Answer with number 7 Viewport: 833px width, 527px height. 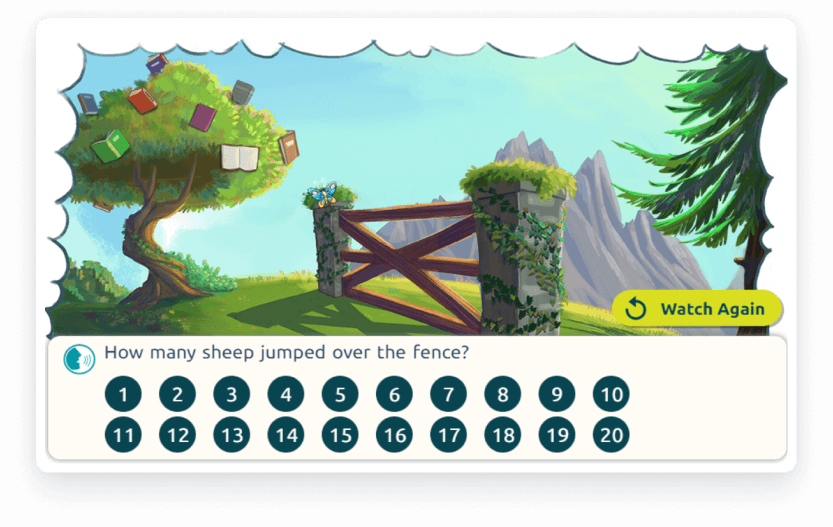pos(448,394)
